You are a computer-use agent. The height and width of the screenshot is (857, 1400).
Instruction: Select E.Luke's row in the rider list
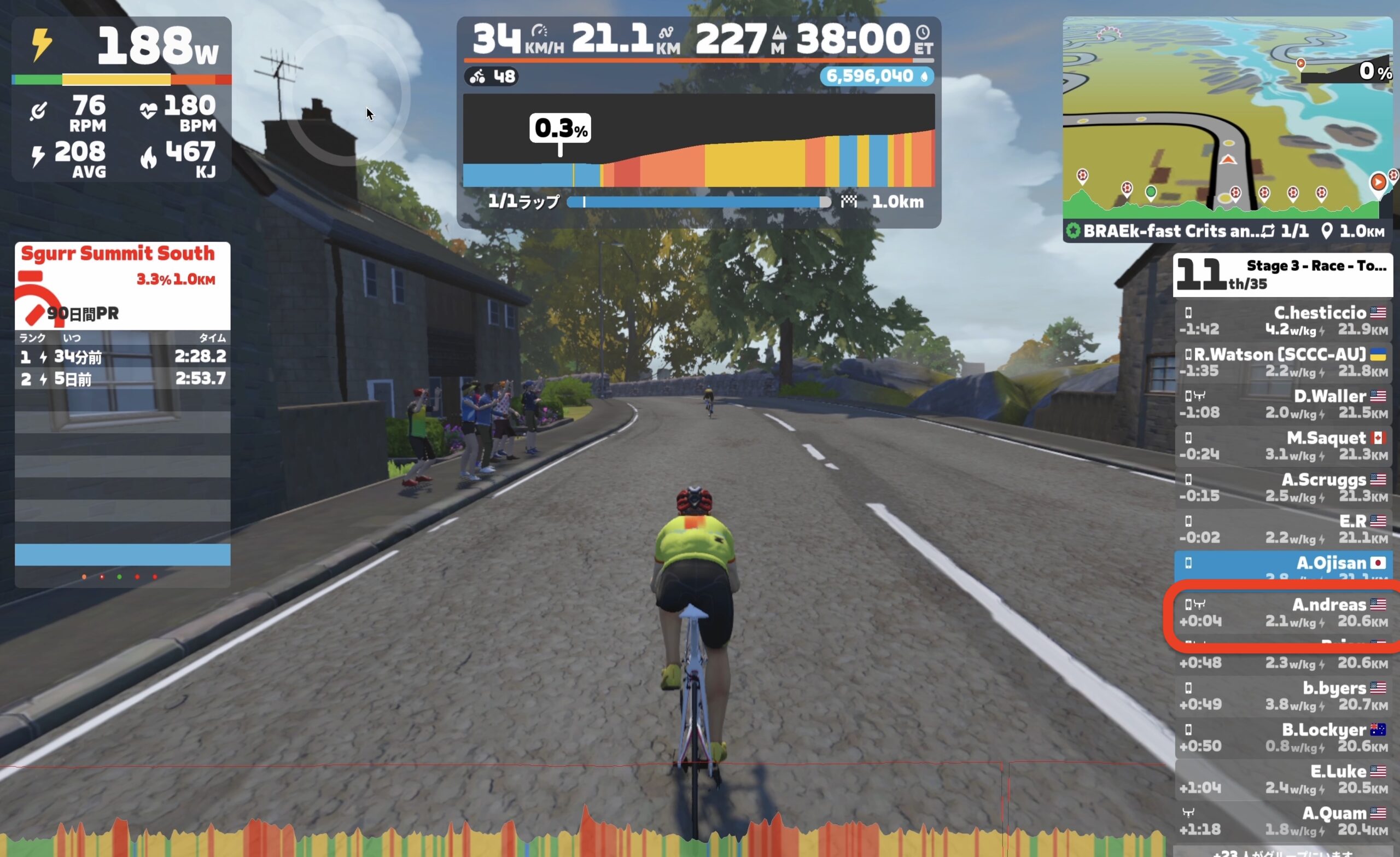coord(1283,779)
